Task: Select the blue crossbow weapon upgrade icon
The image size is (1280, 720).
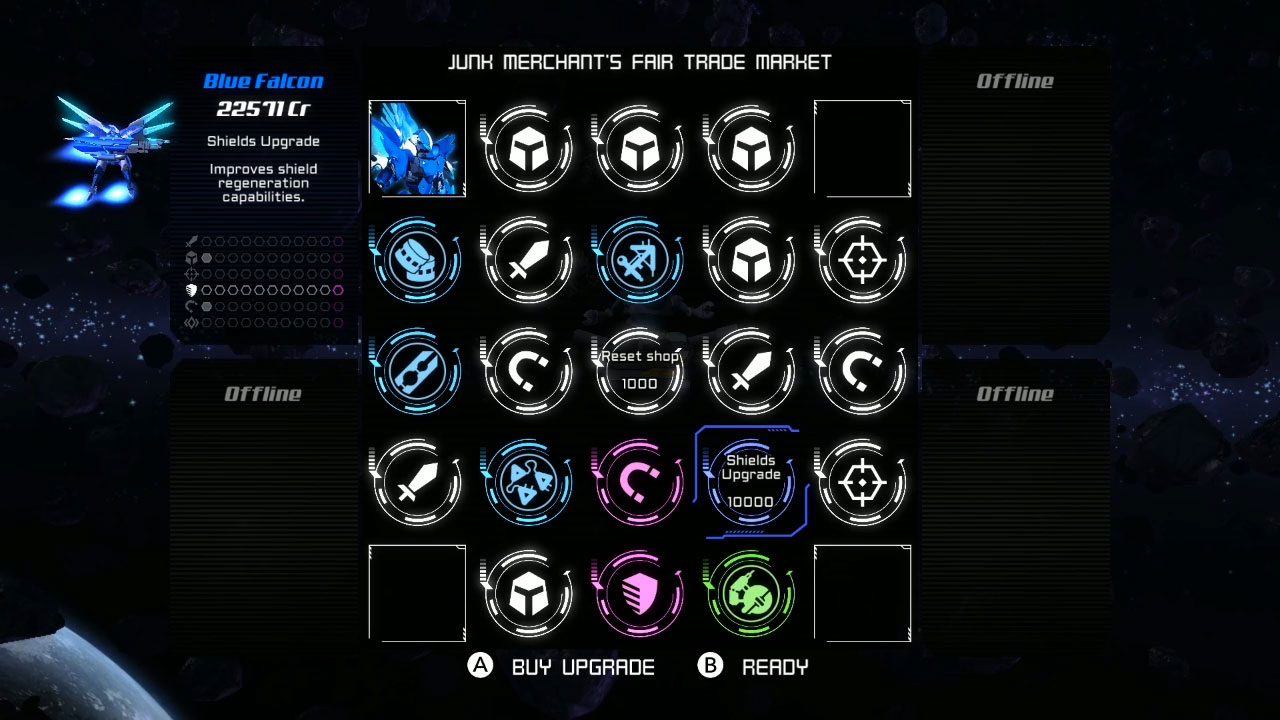Action: point(639,259)
